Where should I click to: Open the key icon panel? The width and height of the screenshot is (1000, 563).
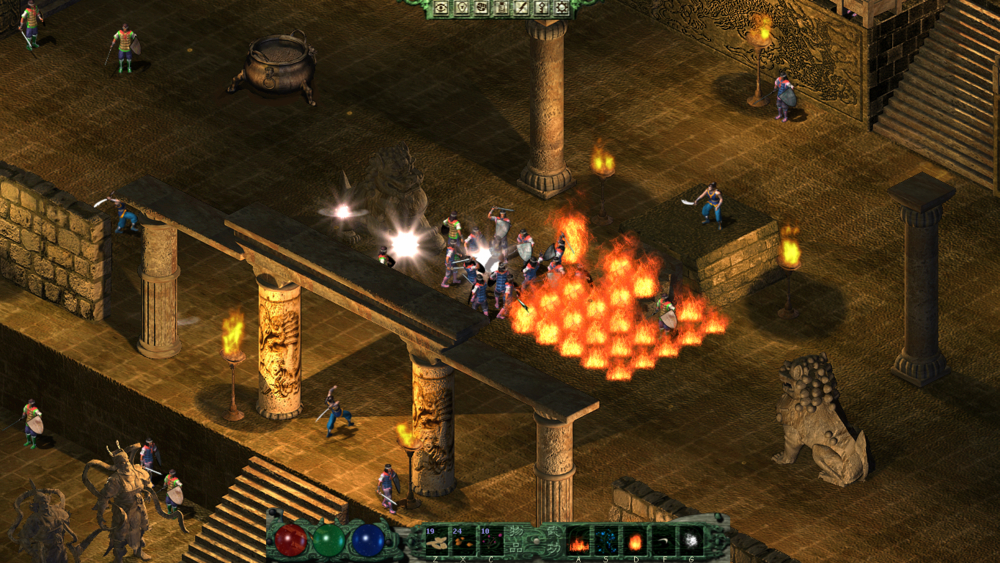tap(541, 8)
